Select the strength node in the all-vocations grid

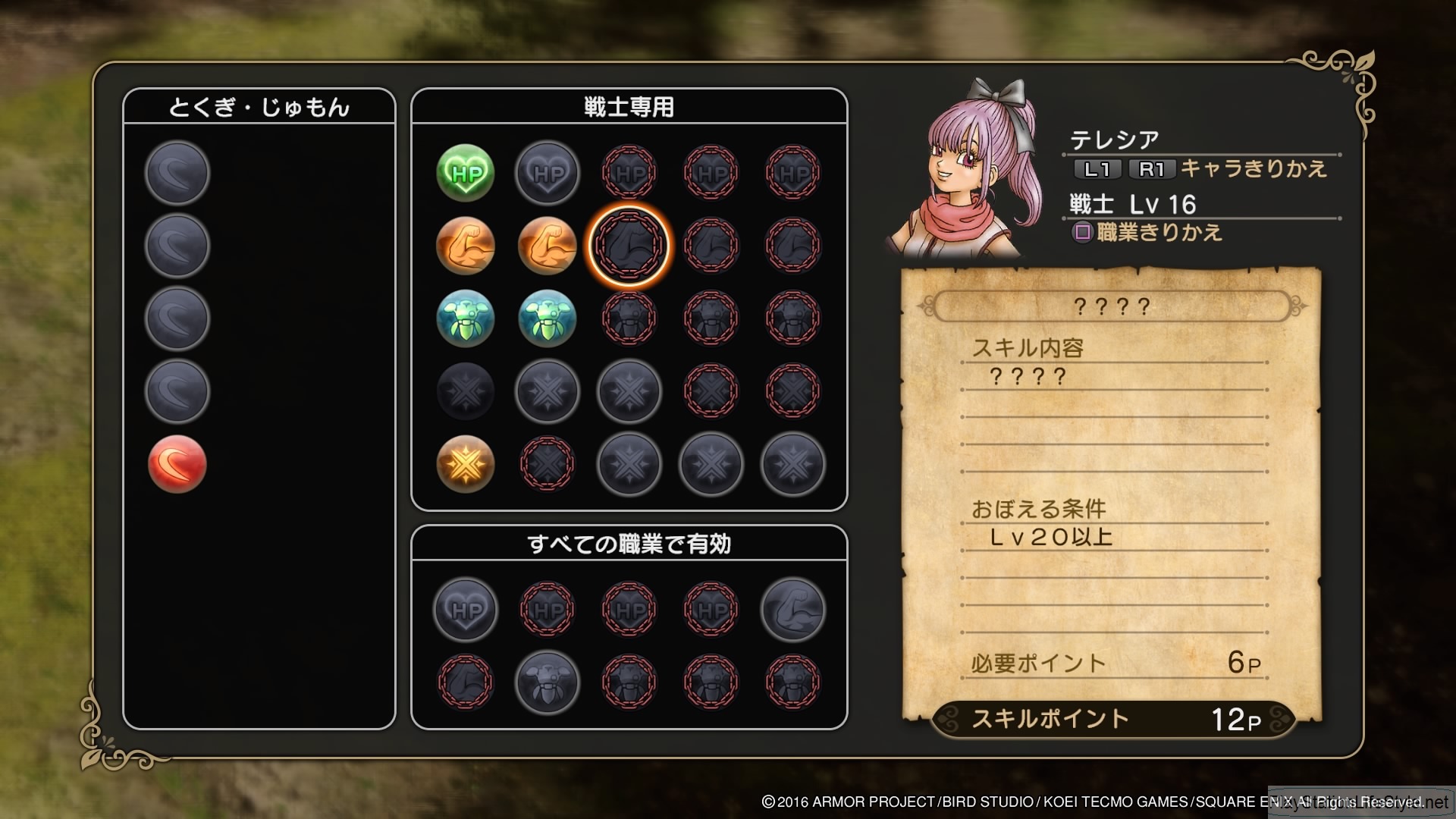(x=792, y=610)
